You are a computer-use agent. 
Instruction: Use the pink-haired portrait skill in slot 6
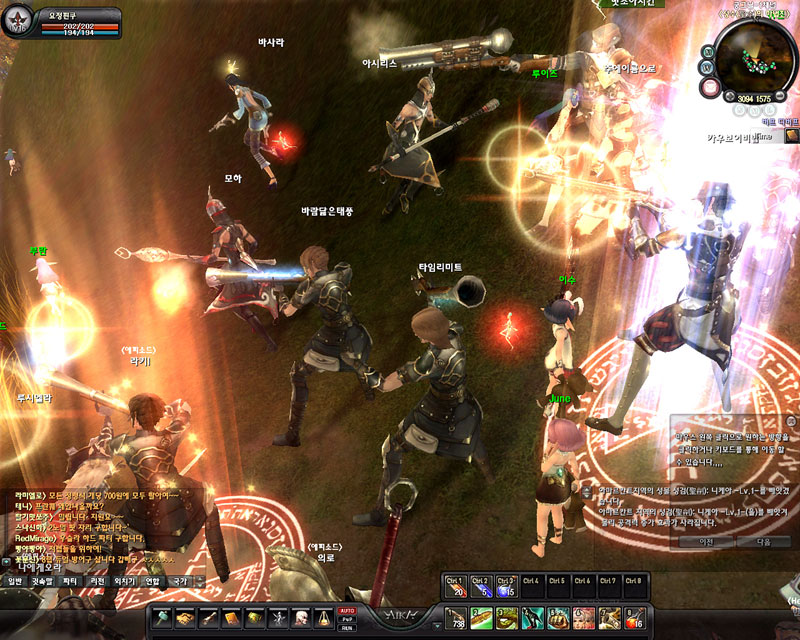582,618
